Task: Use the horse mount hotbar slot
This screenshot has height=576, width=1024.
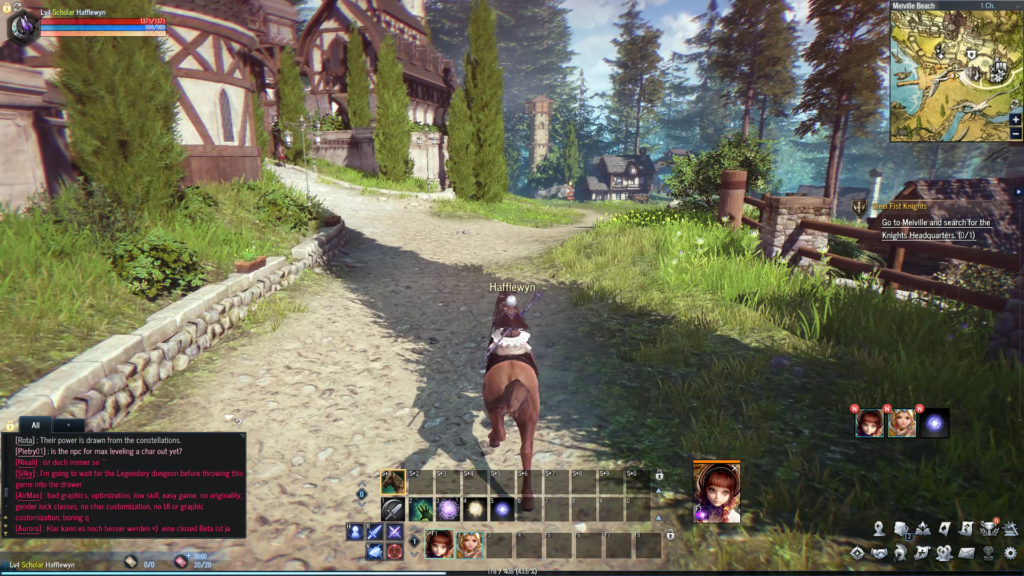Action: tap(393, 482)
